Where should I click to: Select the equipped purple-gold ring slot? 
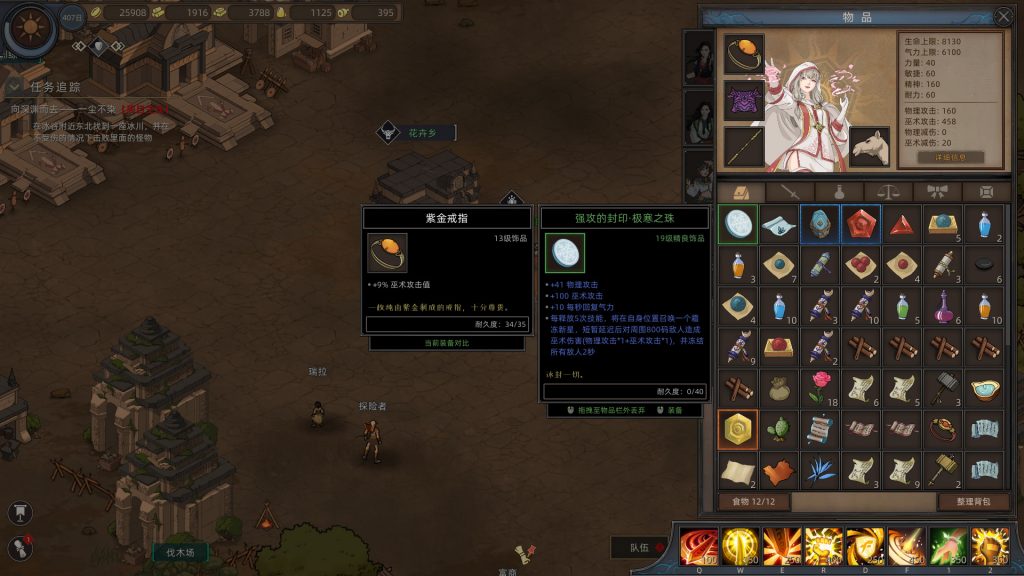744,54
